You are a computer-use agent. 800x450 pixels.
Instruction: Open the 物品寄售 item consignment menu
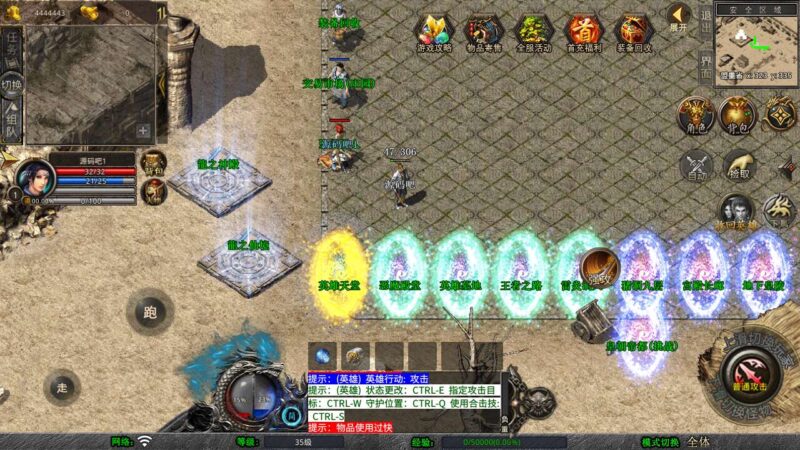point(484,32)
